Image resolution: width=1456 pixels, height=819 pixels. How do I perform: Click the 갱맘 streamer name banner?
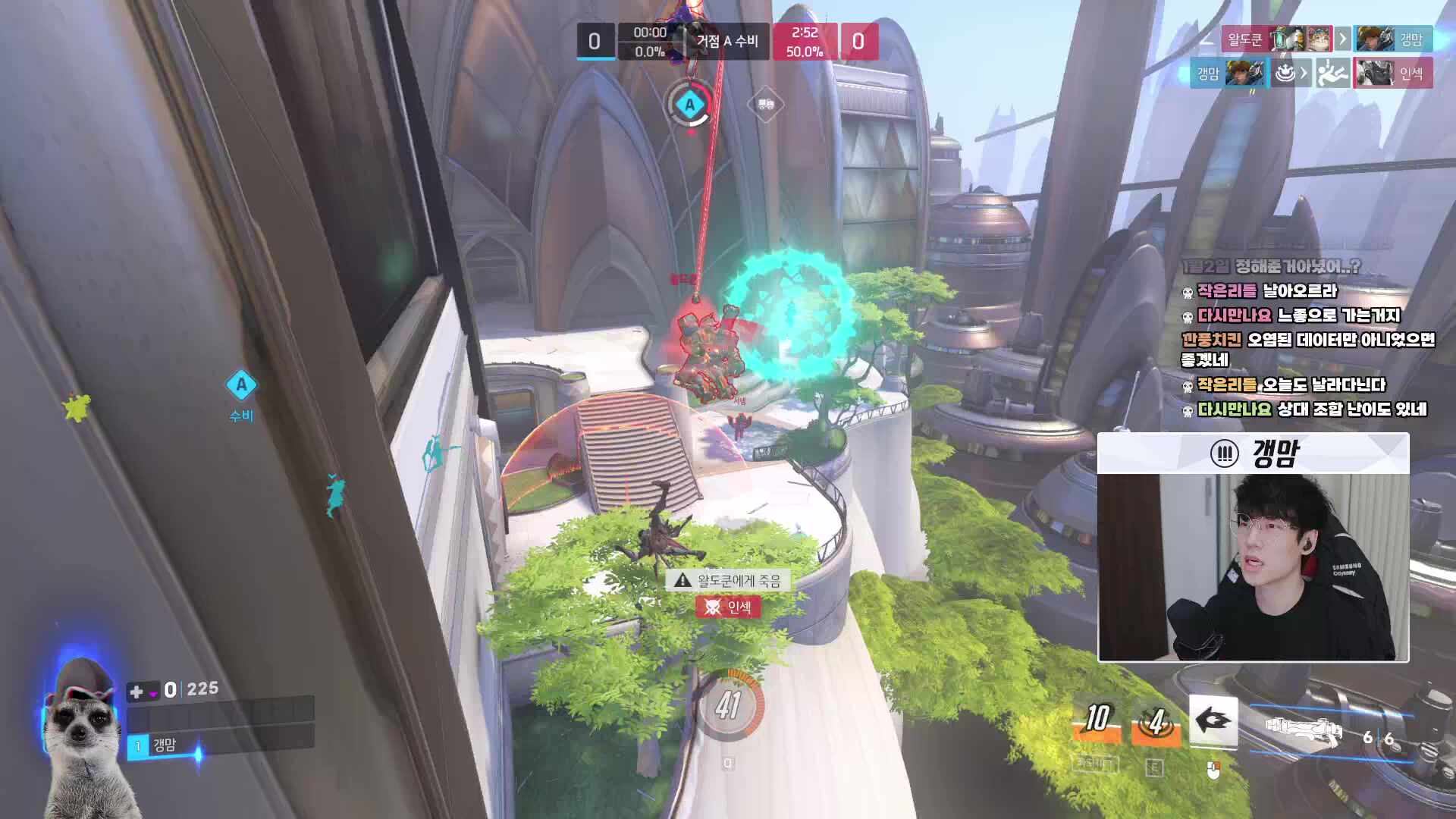1253,453
